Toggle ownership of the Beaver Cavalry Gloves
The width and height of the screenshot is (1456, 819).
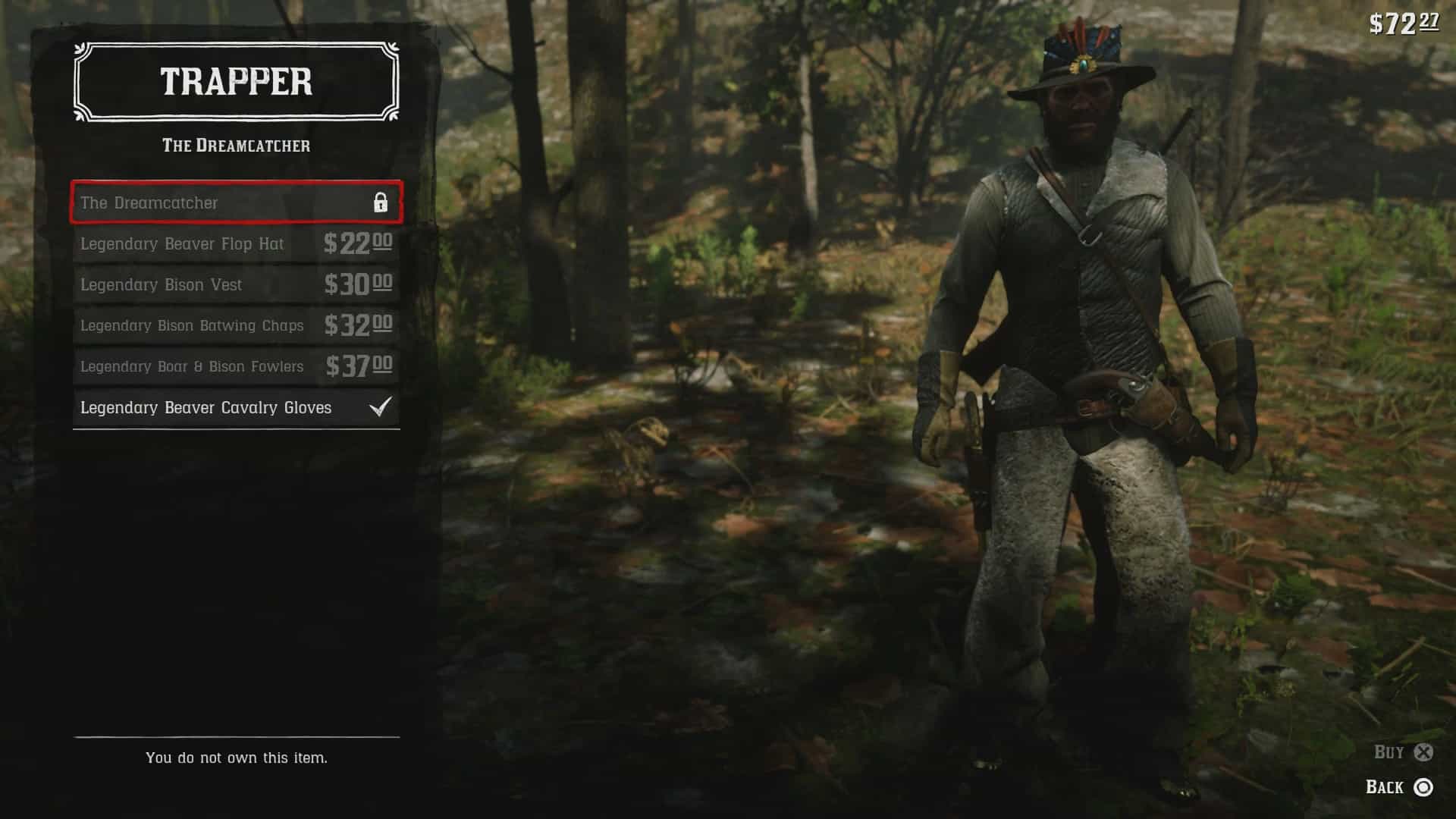(206, 407)
